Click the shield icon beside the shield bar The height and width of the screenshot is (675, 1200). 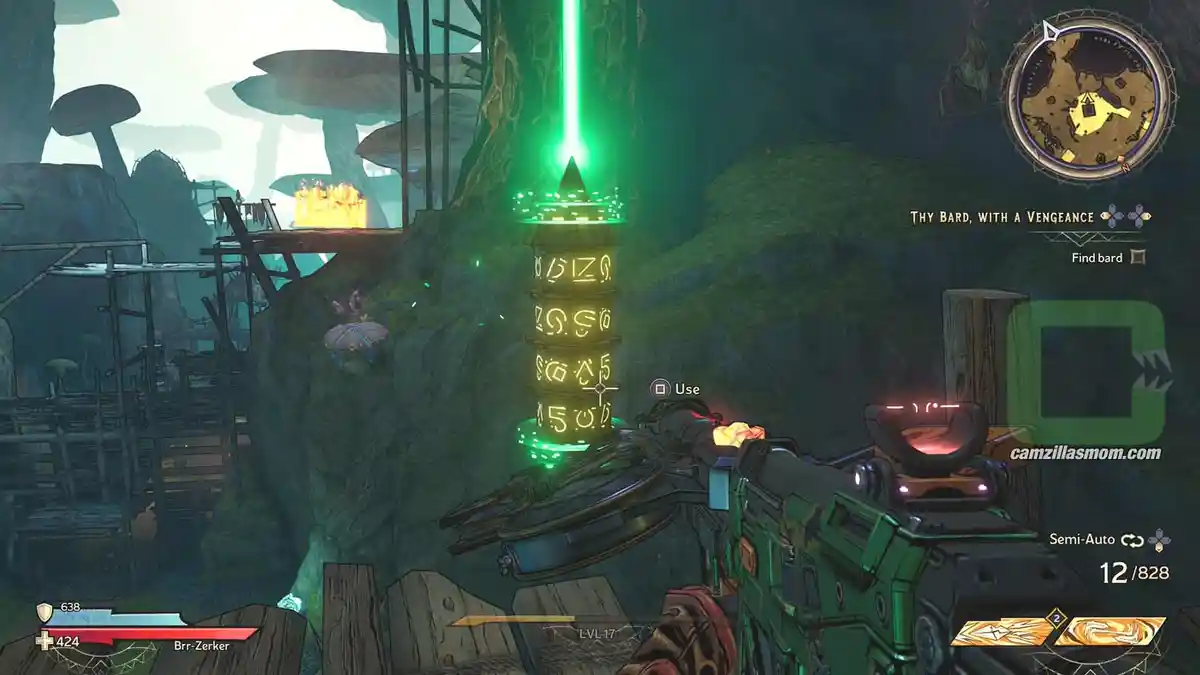tap(44, 611)
